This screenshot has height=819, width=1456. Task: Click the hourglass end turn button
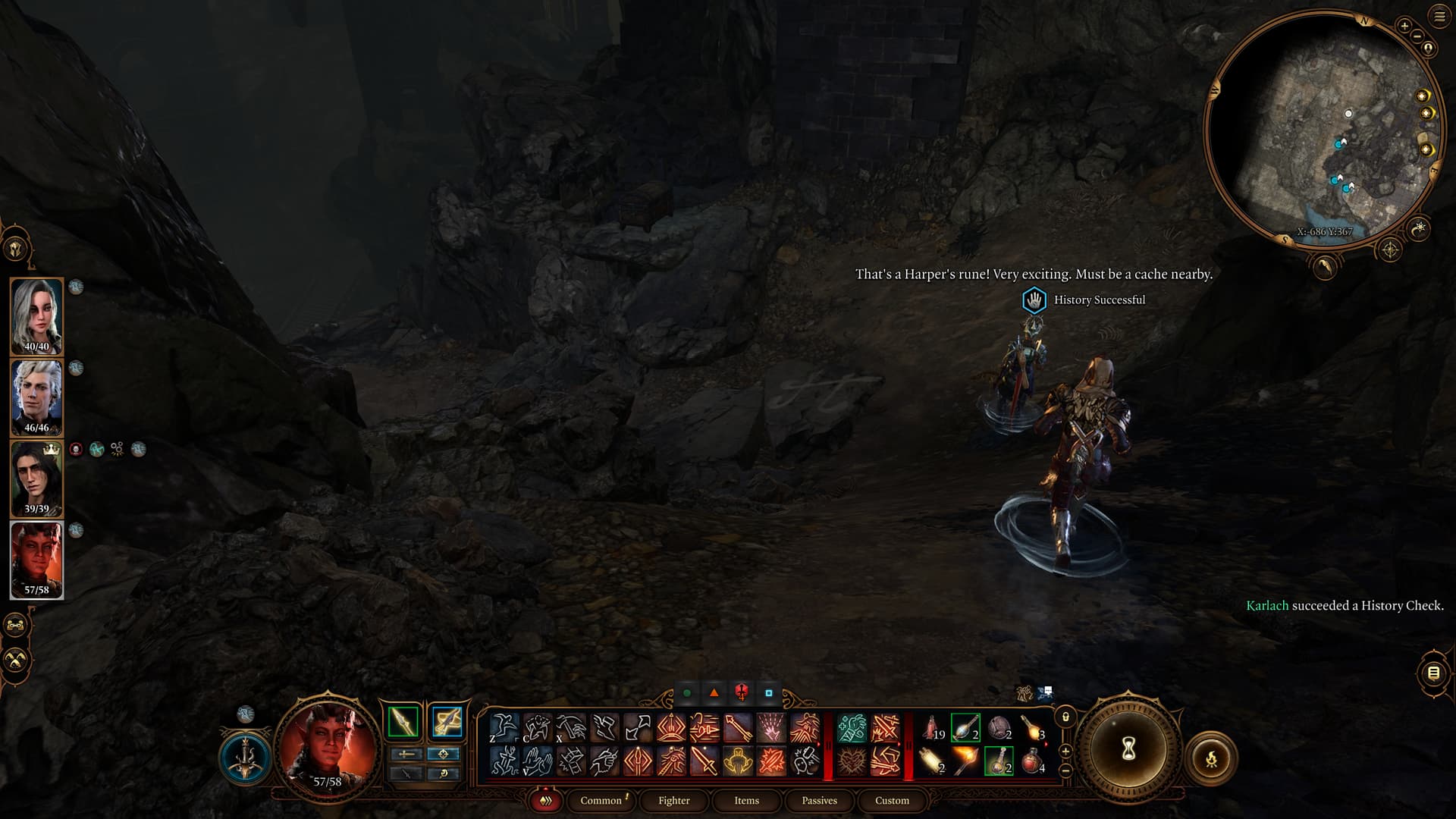coord(1128,750)
